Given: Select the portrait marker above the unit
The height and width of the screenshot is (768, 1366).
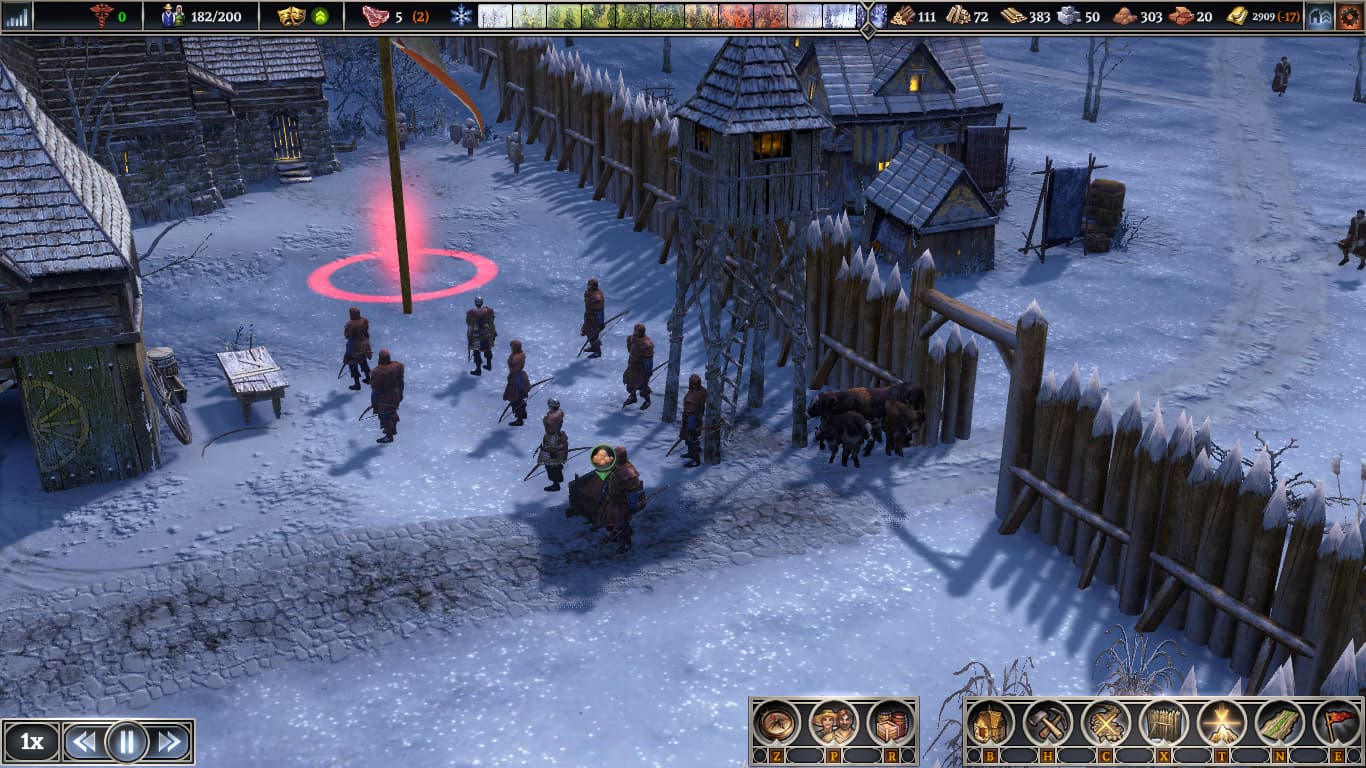Looking at the screenshot, I should pyautogui.click(x=603, y=458).
